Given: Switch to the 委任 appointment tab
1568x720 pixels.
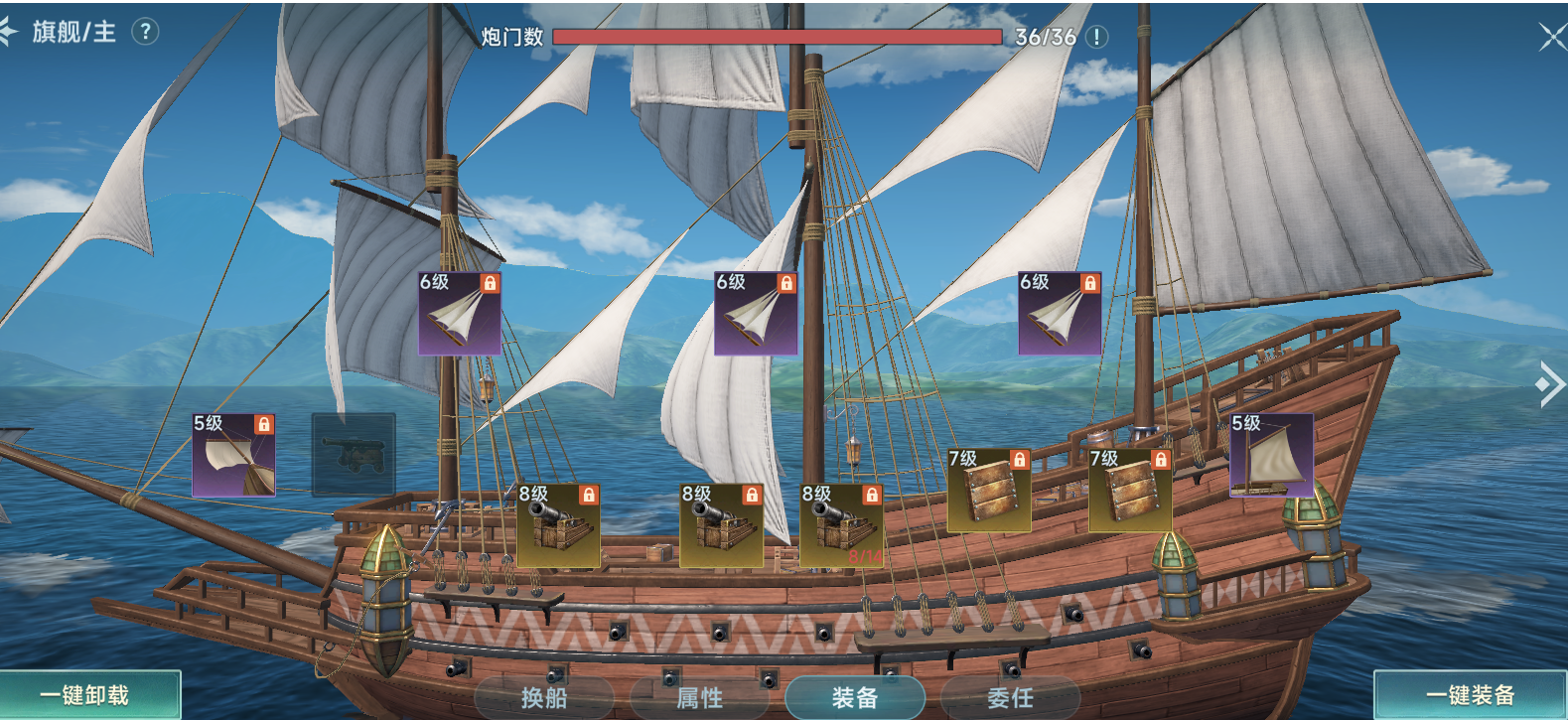Looking at the screenshot, I should pyautogui.click(x=1010, y=698).
